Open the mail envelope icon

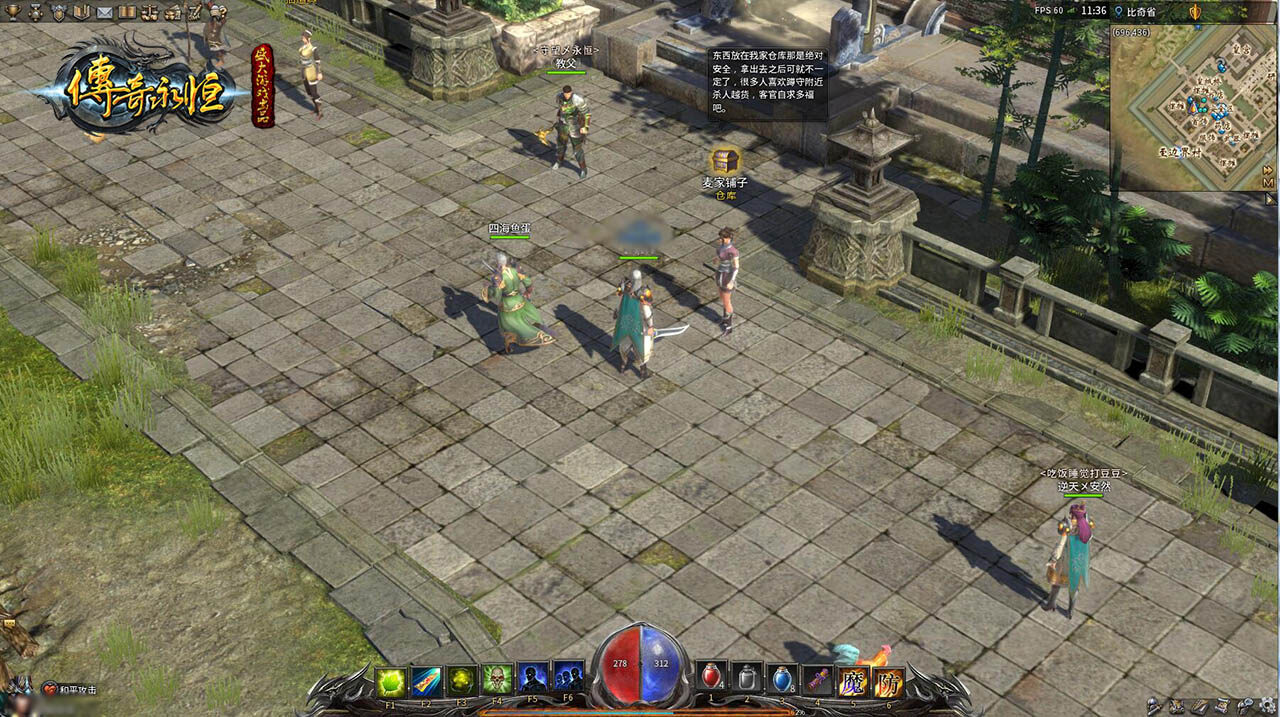point(104,12)
